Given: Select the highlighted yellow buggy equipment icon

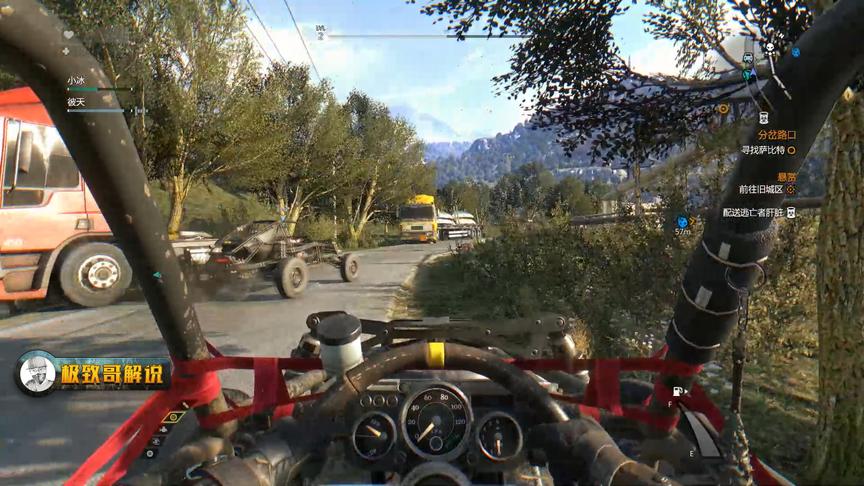Looking at the screenshot, I should pos(171,418).
